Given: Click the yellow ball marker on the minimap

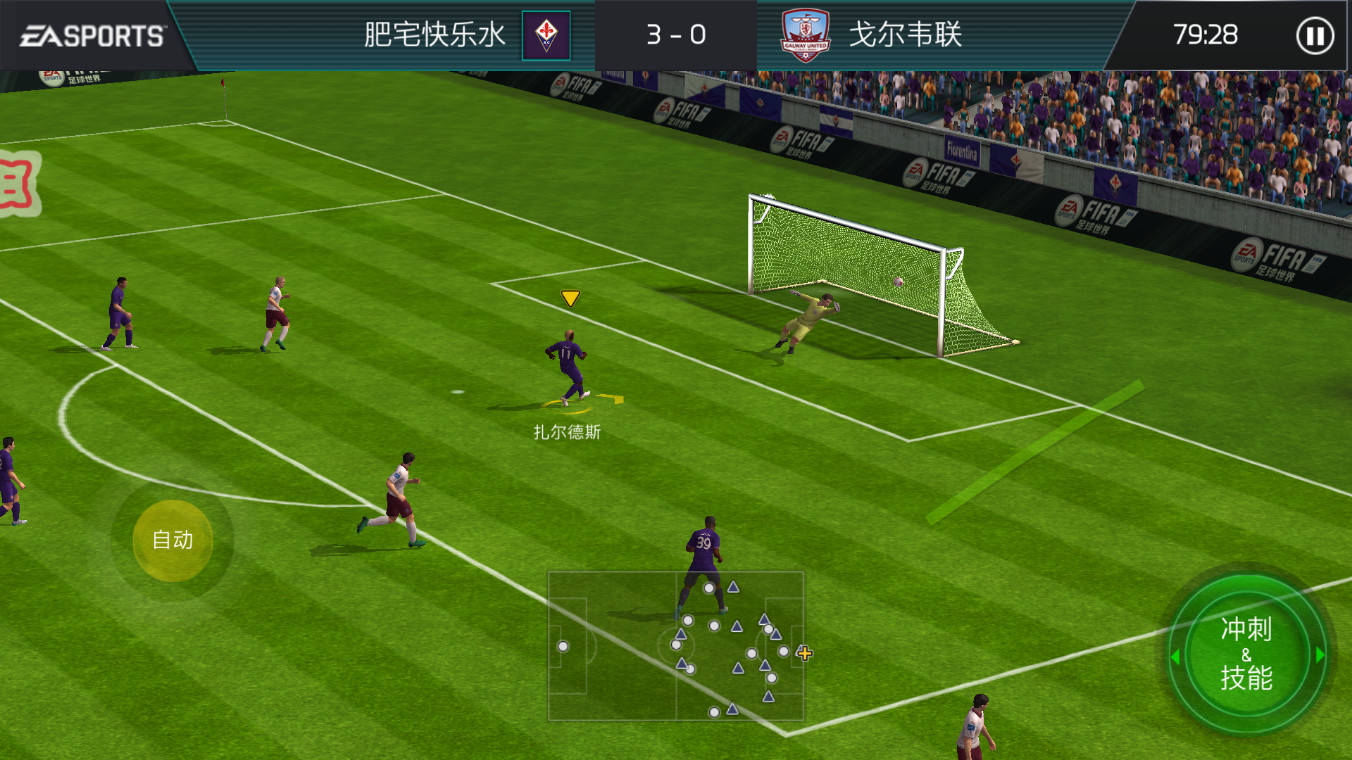Looking at the screenshot, I should click(x=805, y=655).
